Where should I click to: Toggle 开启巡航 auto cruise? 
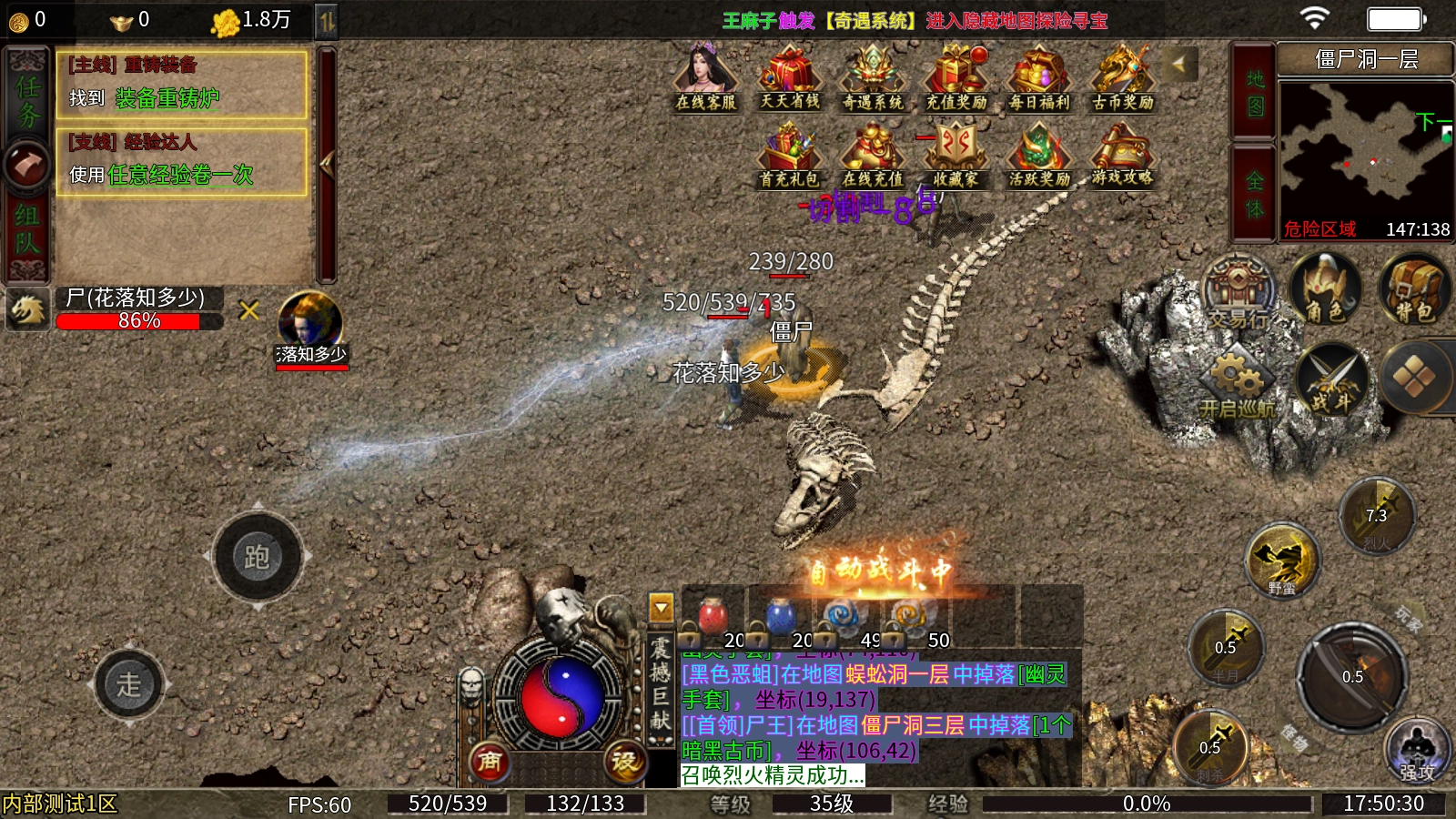click(1237, 384)
